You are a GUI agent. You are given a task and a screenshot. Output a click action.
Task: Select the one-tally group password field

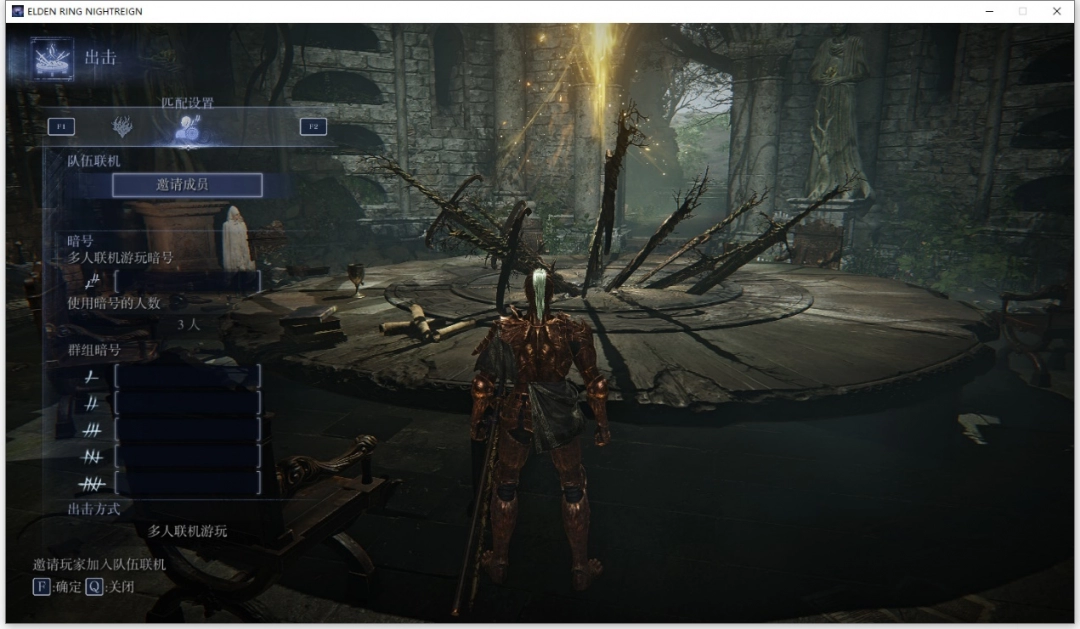pyautogui.click(x=187, y=376)
